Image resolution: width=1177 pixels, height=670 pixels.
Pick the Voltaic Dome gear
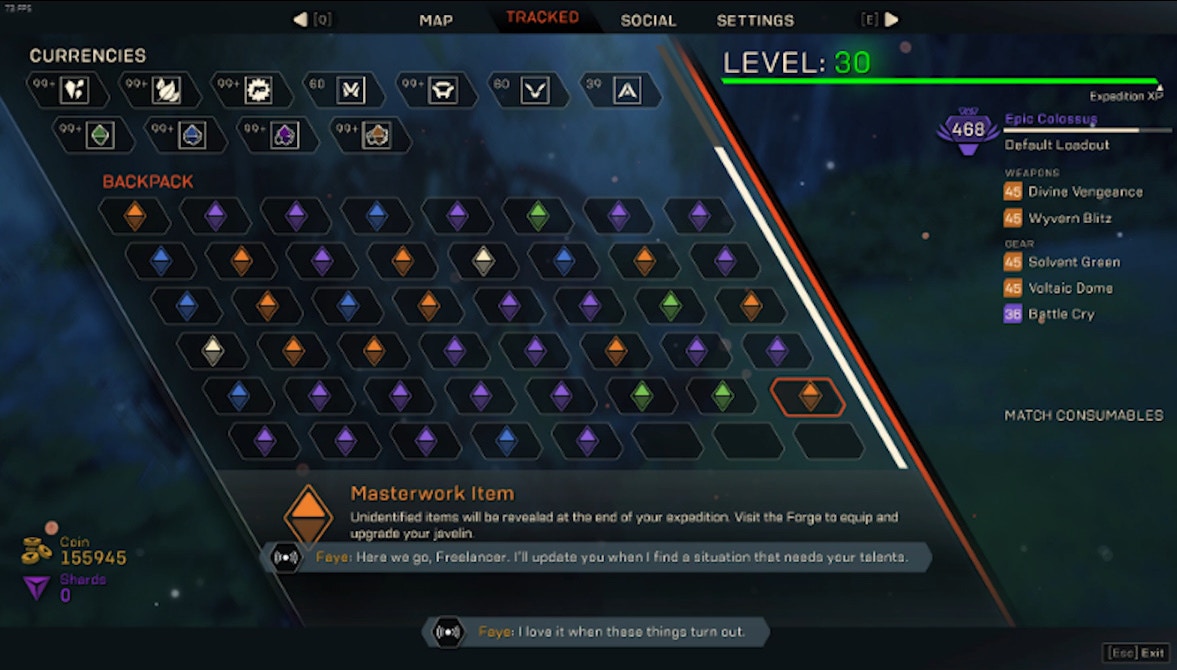coord(1070,288)
